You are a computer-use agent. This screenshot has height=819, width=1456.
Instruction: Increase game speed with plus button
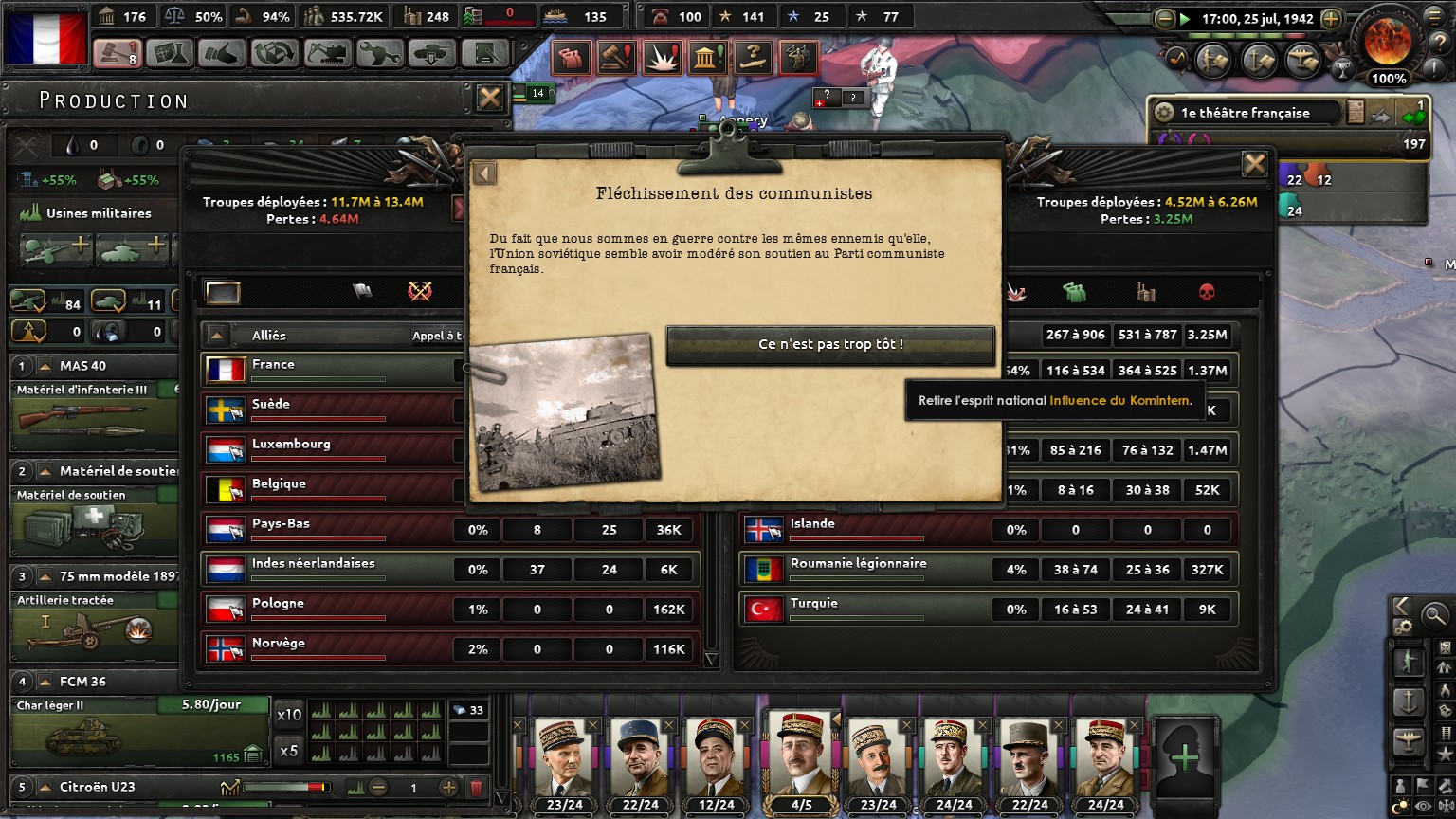(1331, 19)
